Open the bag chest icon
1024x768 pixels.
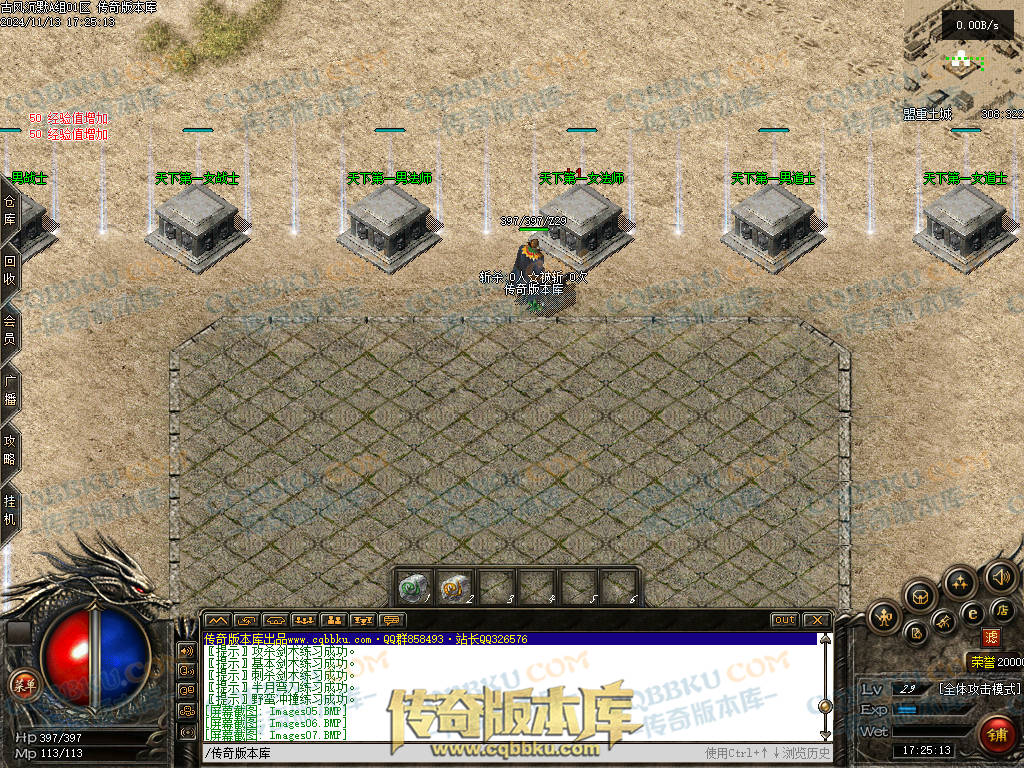coord(919,597)
